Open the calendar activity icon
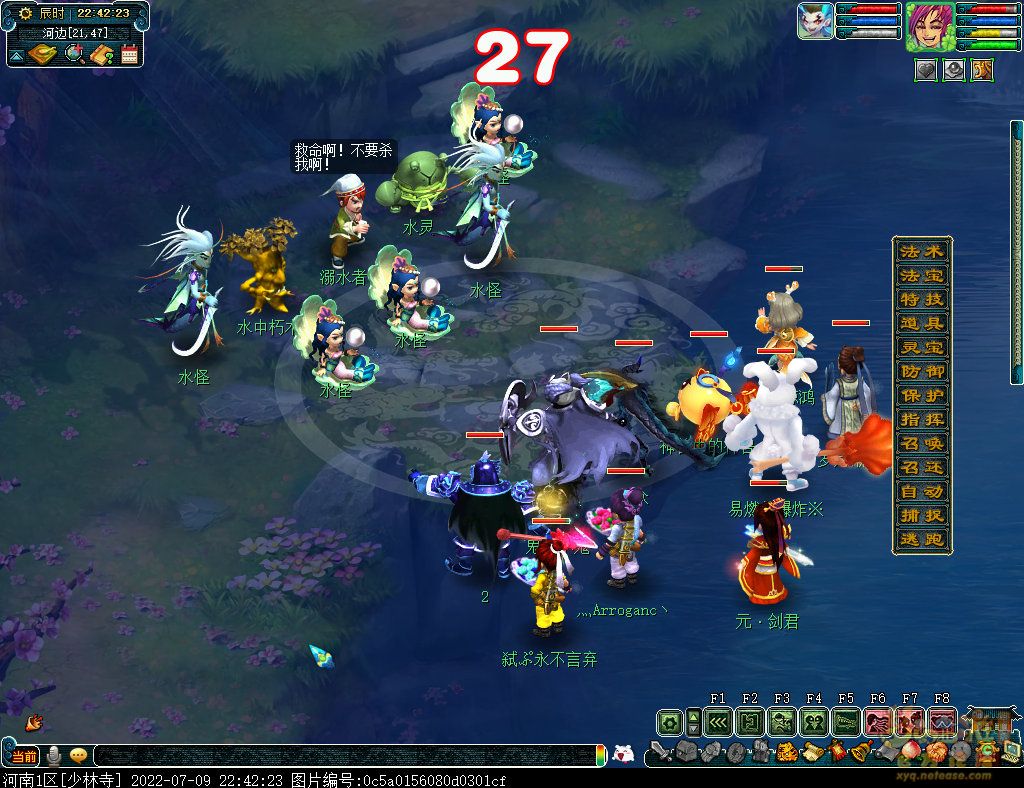 tap(129, 54)
